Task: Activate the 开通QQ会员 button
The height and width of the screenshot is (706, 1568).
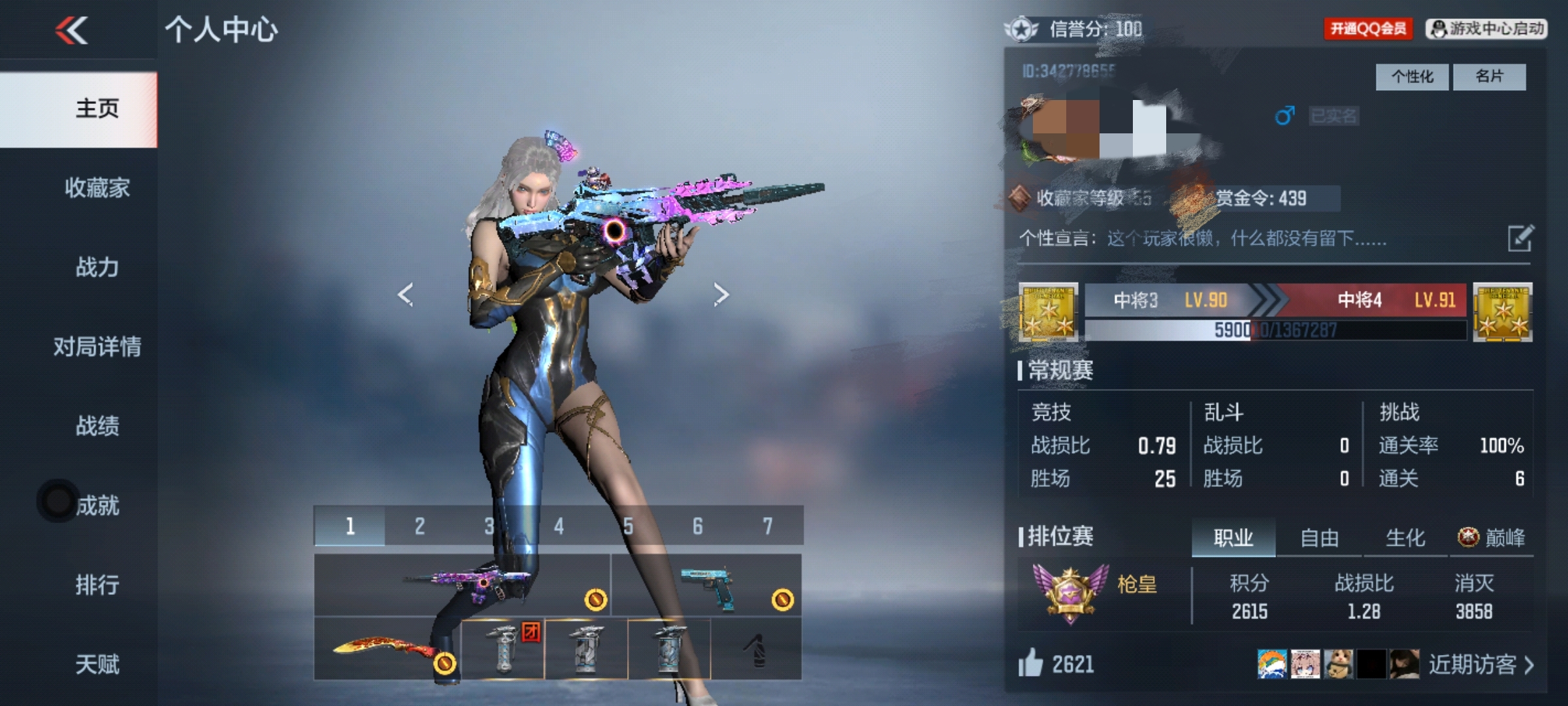Action: coord(1368,29)
